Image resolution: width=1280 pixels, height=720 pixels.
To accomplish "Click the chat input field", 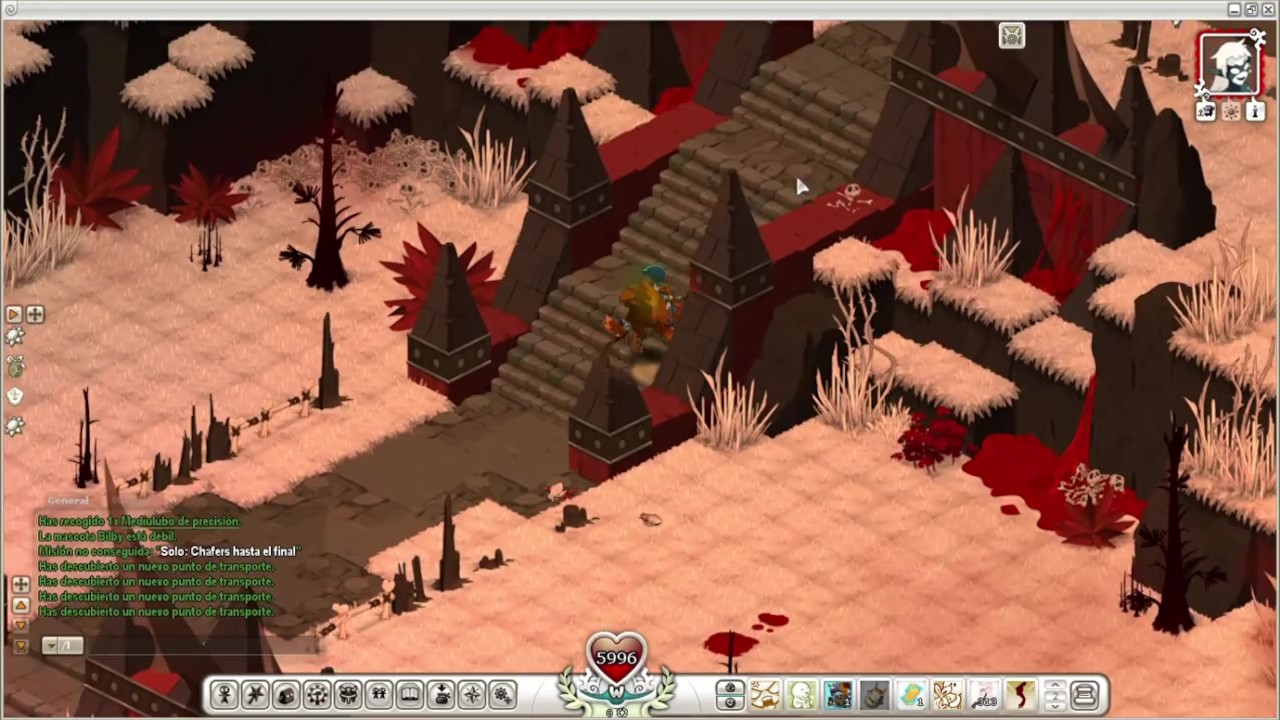I will 180,646.
